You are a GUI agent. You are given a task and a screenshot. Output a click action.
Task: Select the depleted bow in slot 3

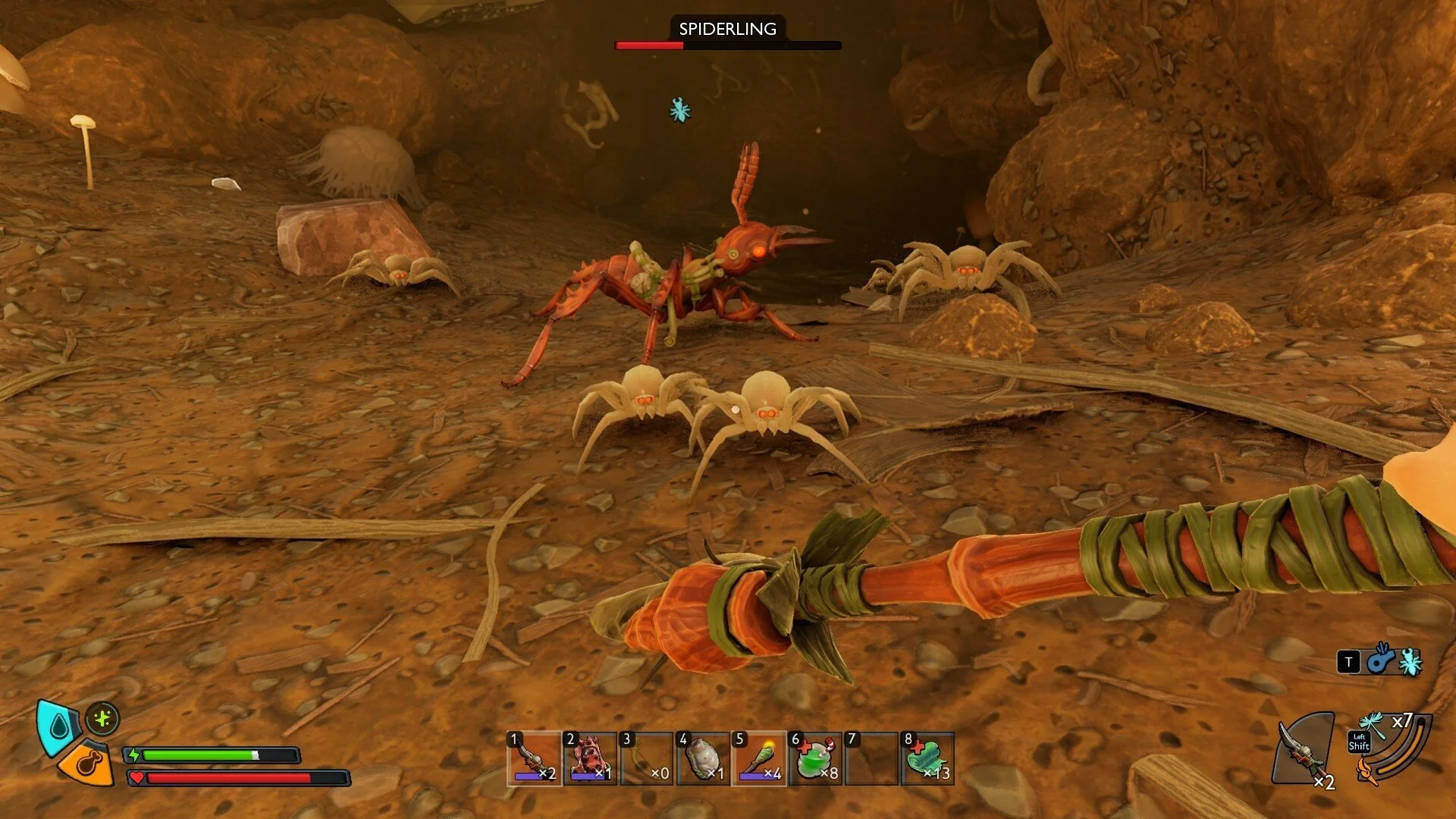pos(646,758)
